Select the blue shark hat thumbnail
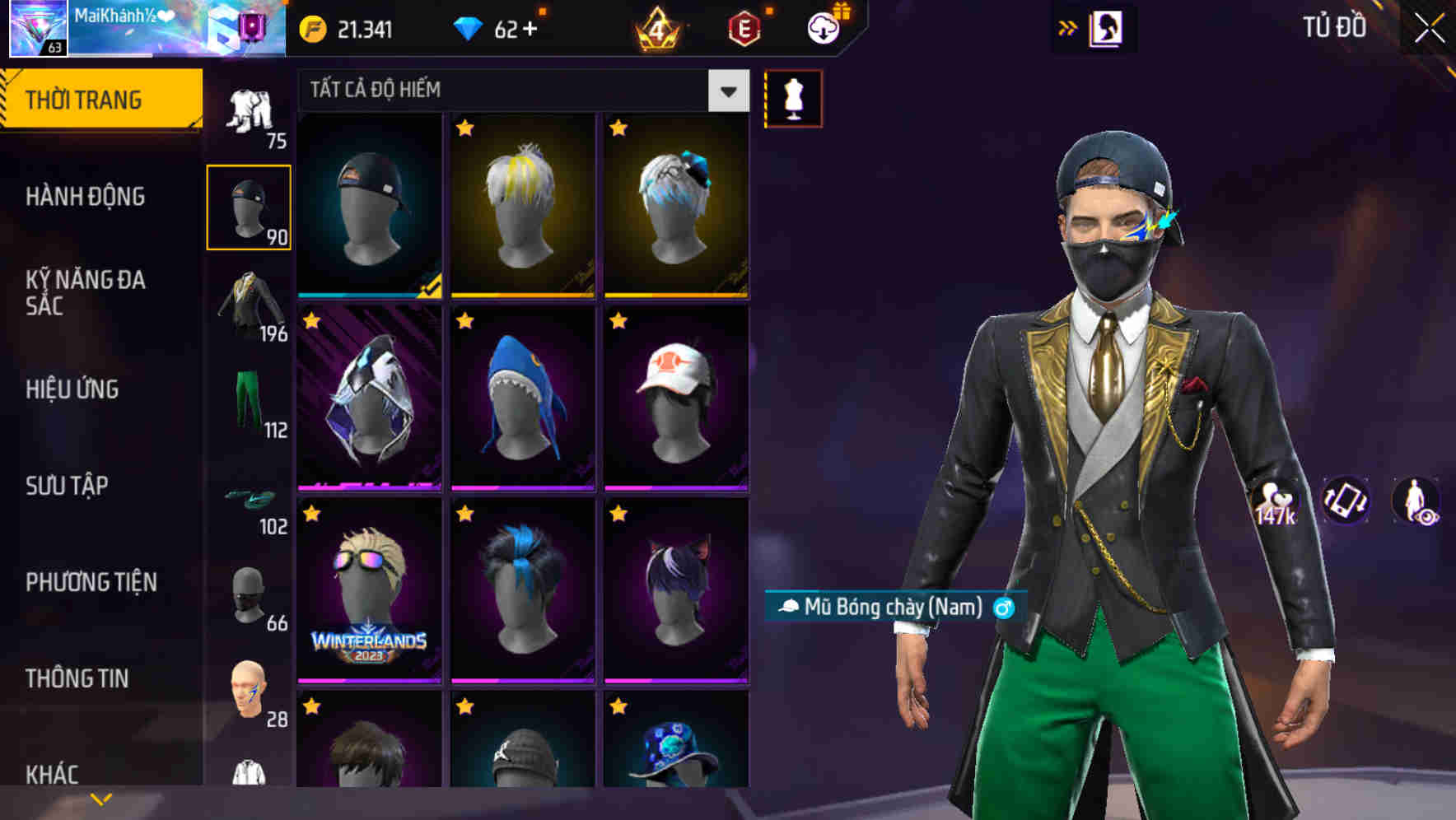This screenshot has width=1456, height=820. (x=522, y=399)
